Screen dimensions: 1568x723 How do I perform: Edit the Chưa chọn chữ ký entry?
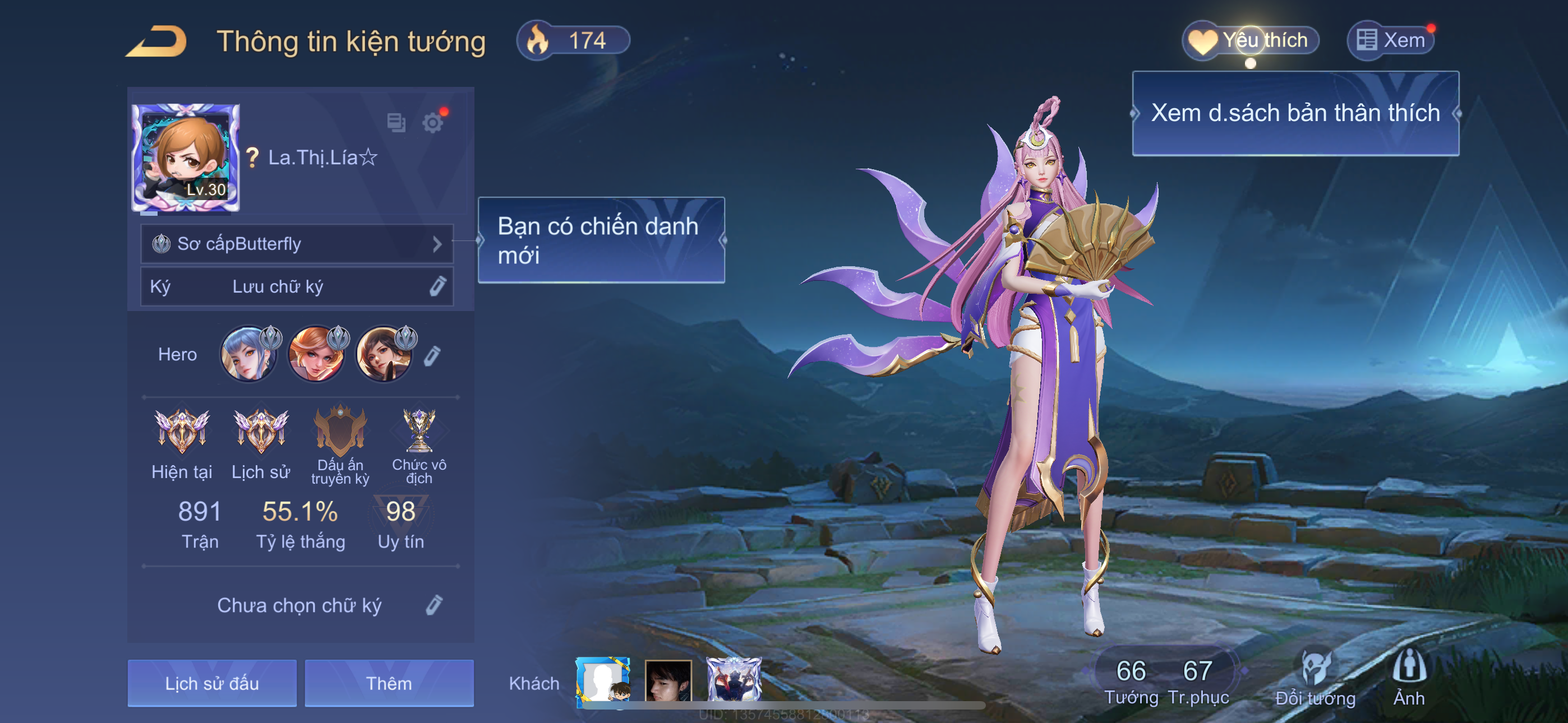[433, 605]
